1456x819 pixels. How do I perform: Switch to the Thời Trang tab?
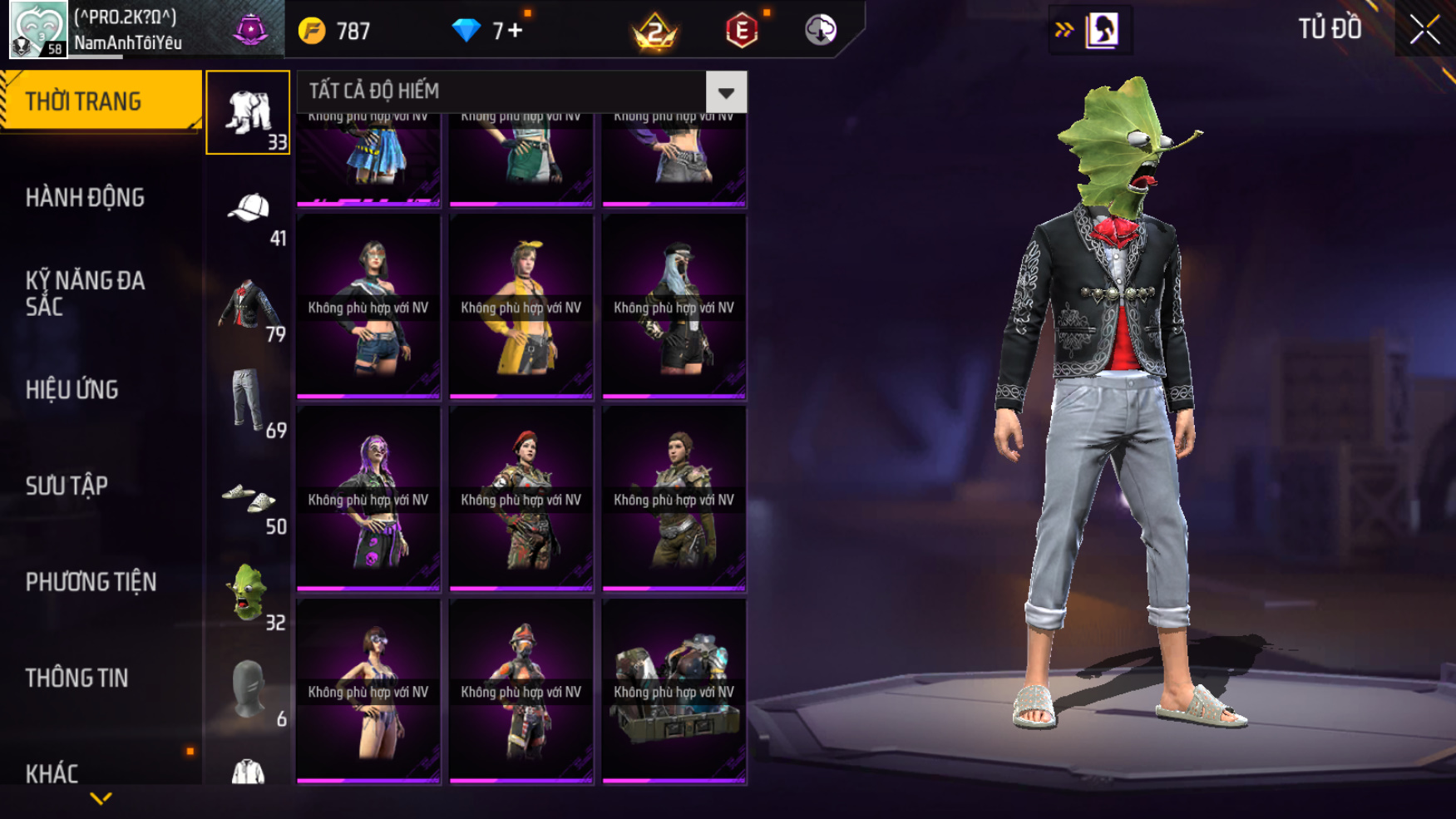(x=100, y=101)
